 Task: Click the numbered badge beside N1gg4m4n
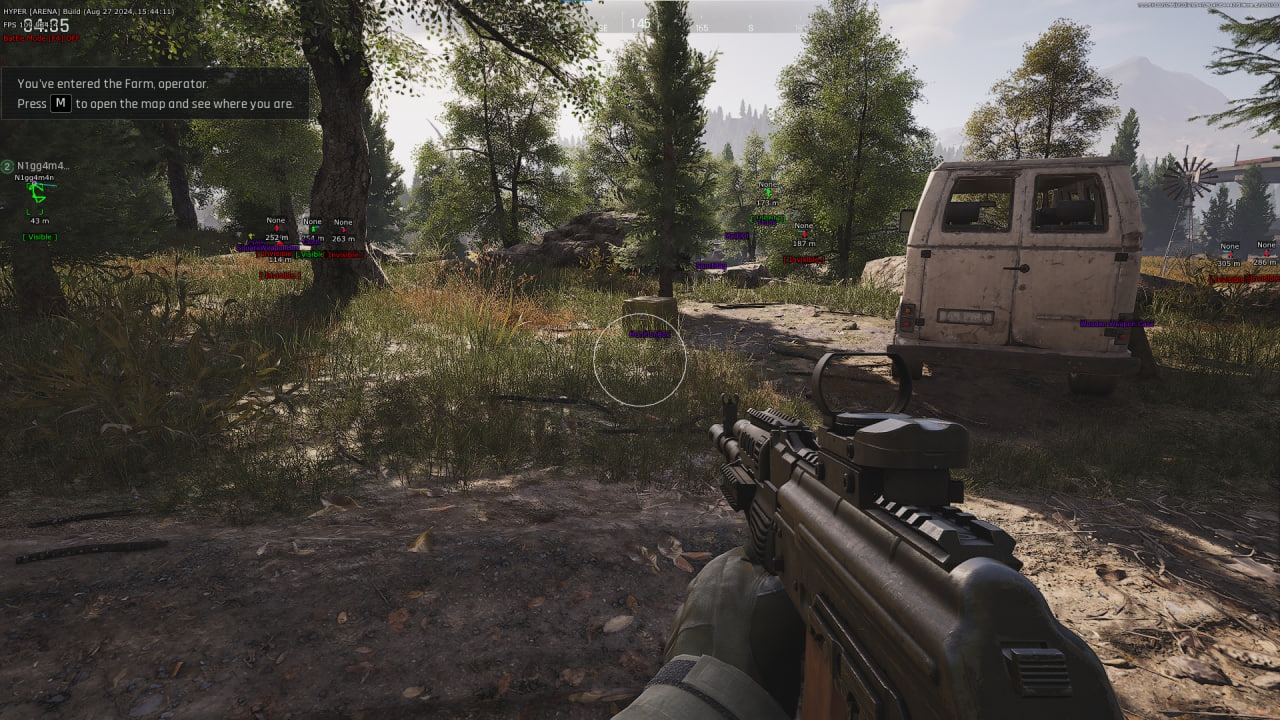(8, 166)
